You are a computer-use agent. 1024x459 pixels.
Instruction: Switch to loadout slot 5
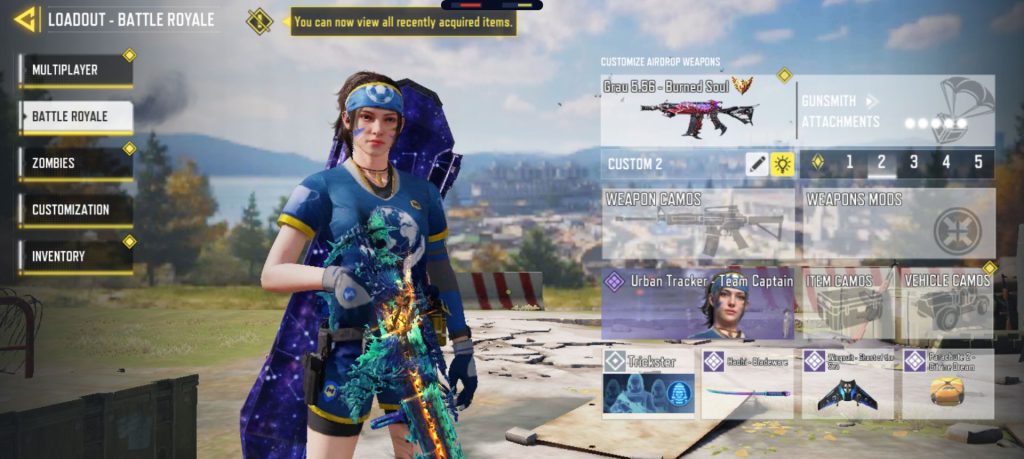click(977, 162)
